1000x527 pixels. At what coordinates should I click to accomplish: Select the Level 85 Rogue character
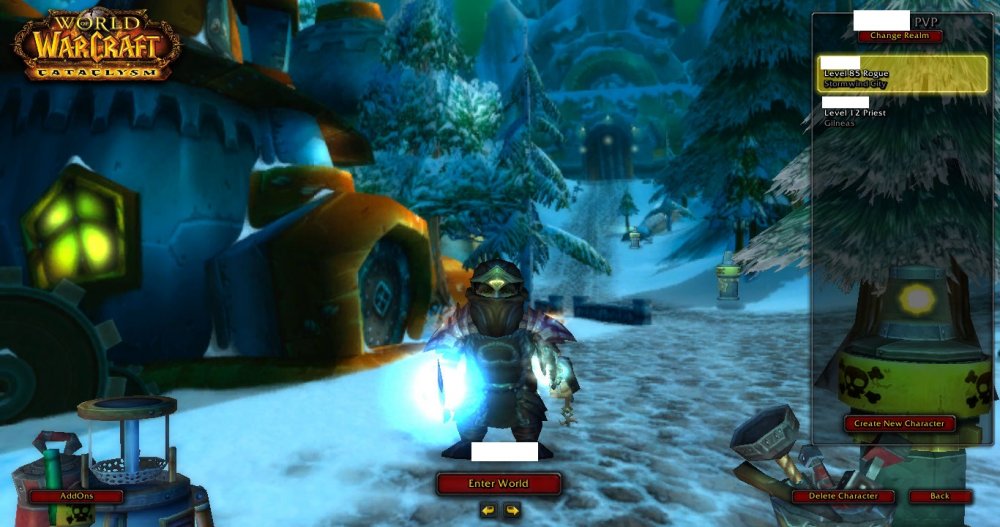click(902, 74)
